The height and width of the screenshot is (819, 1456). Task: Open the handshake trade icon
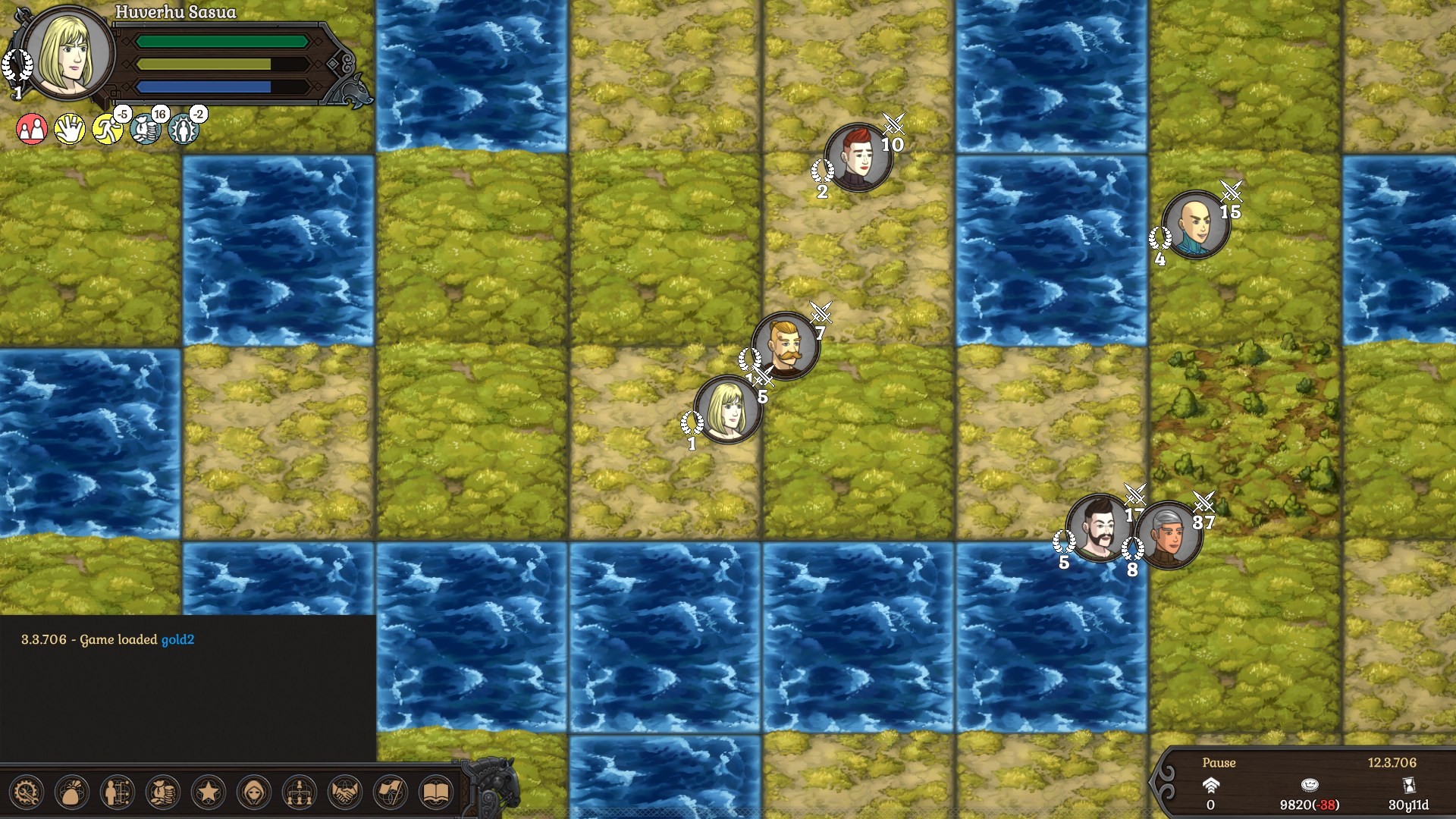click(344, 792)
